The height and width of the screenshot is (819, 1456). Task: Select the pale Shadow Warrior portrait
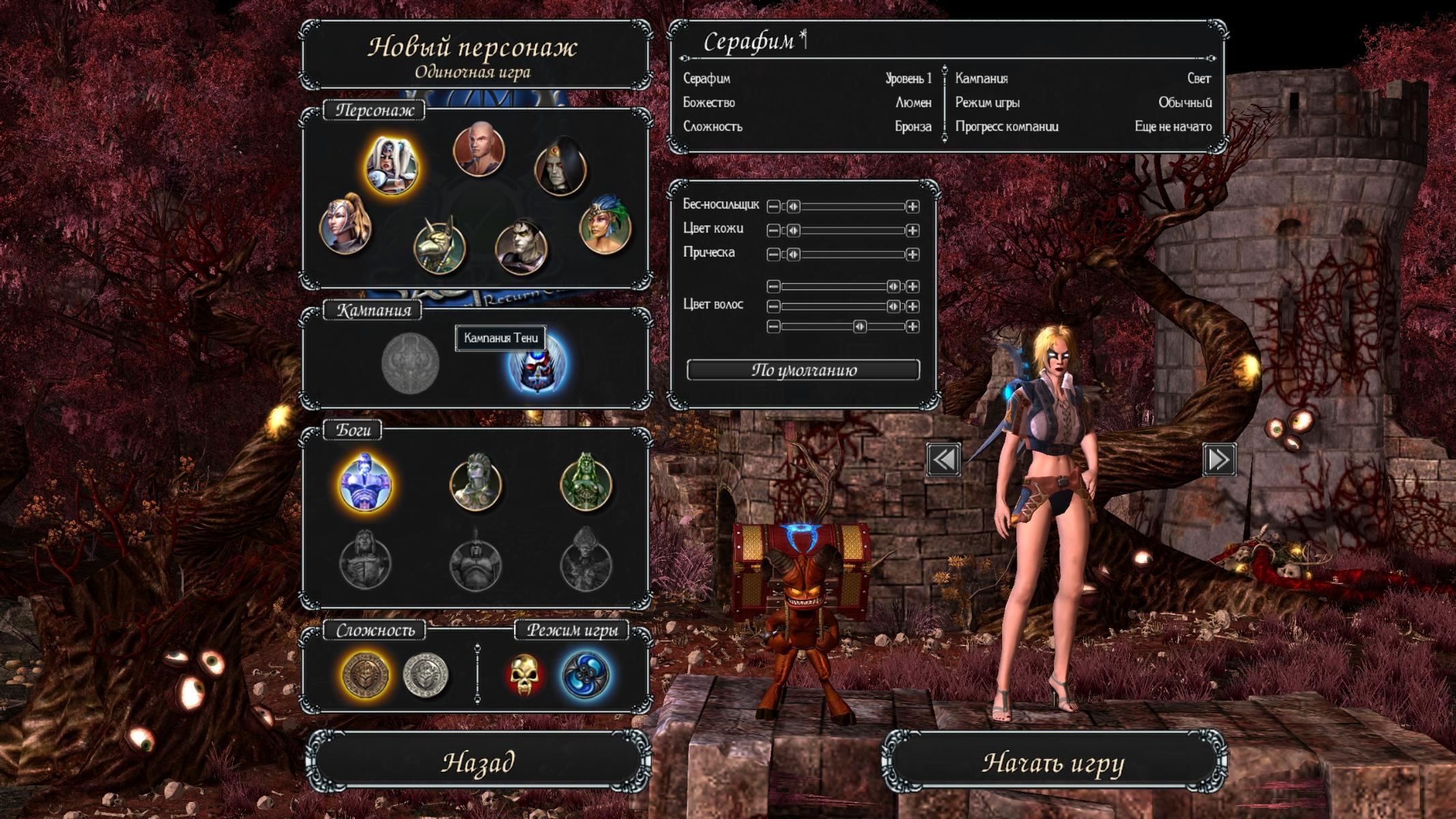point(521,246)
